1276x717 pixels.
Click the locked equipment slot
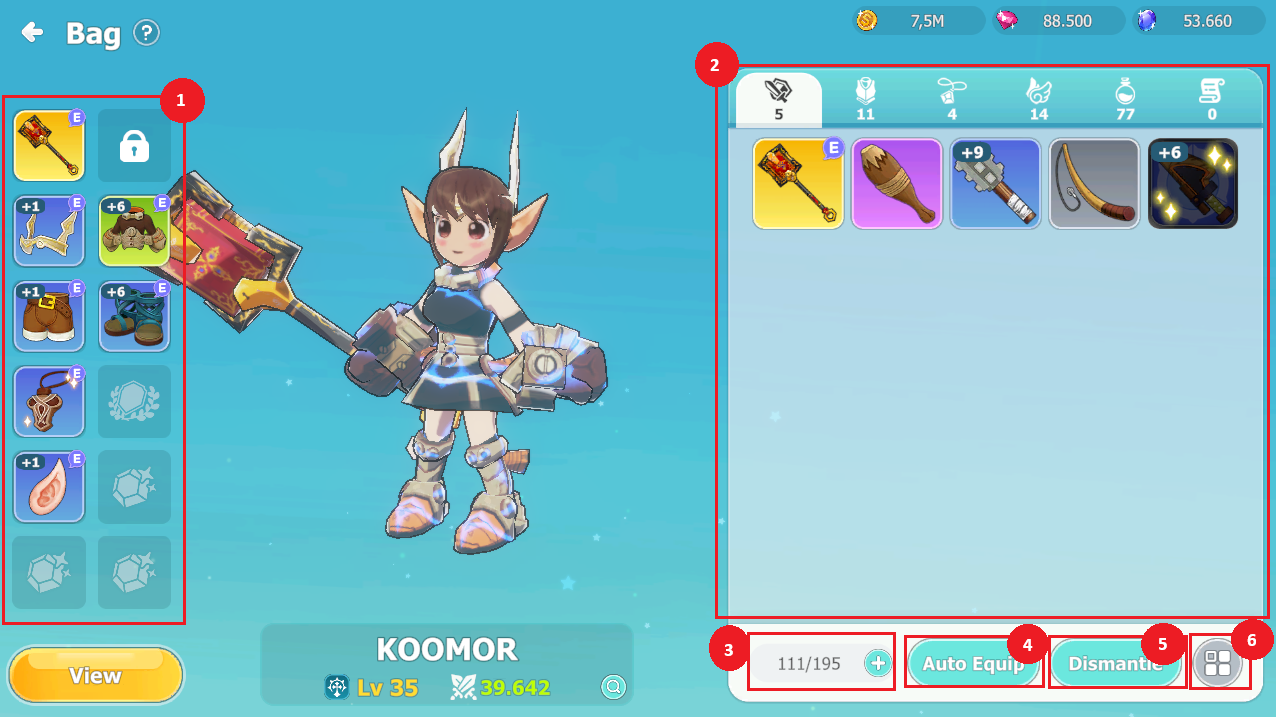tap(134, 146)
